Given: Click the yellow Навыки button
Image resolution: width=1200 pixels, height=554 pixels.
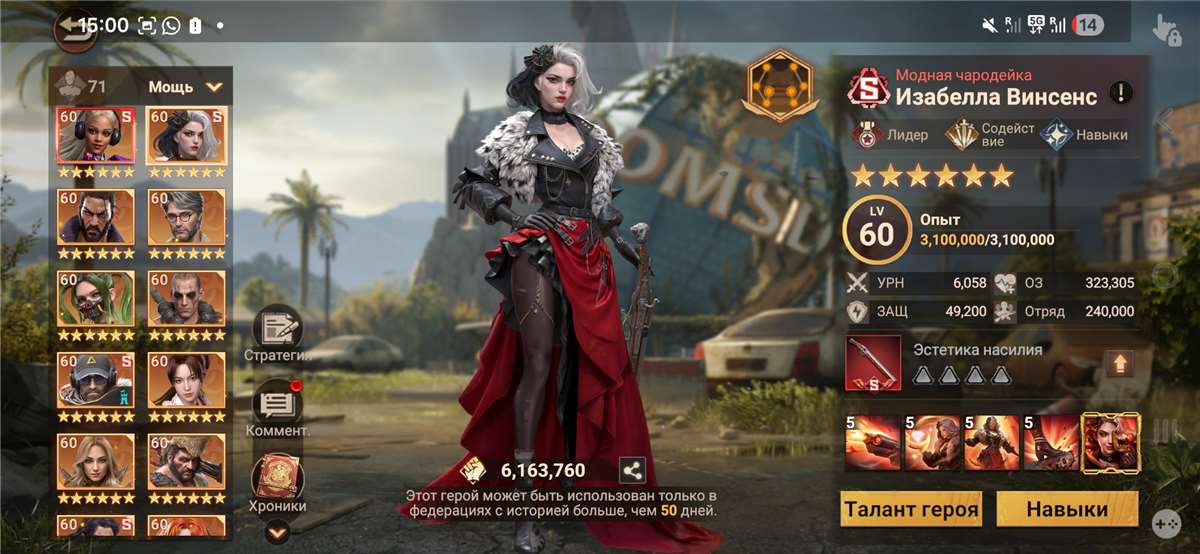Looking at the screenshot, I should coord(1067,509).
